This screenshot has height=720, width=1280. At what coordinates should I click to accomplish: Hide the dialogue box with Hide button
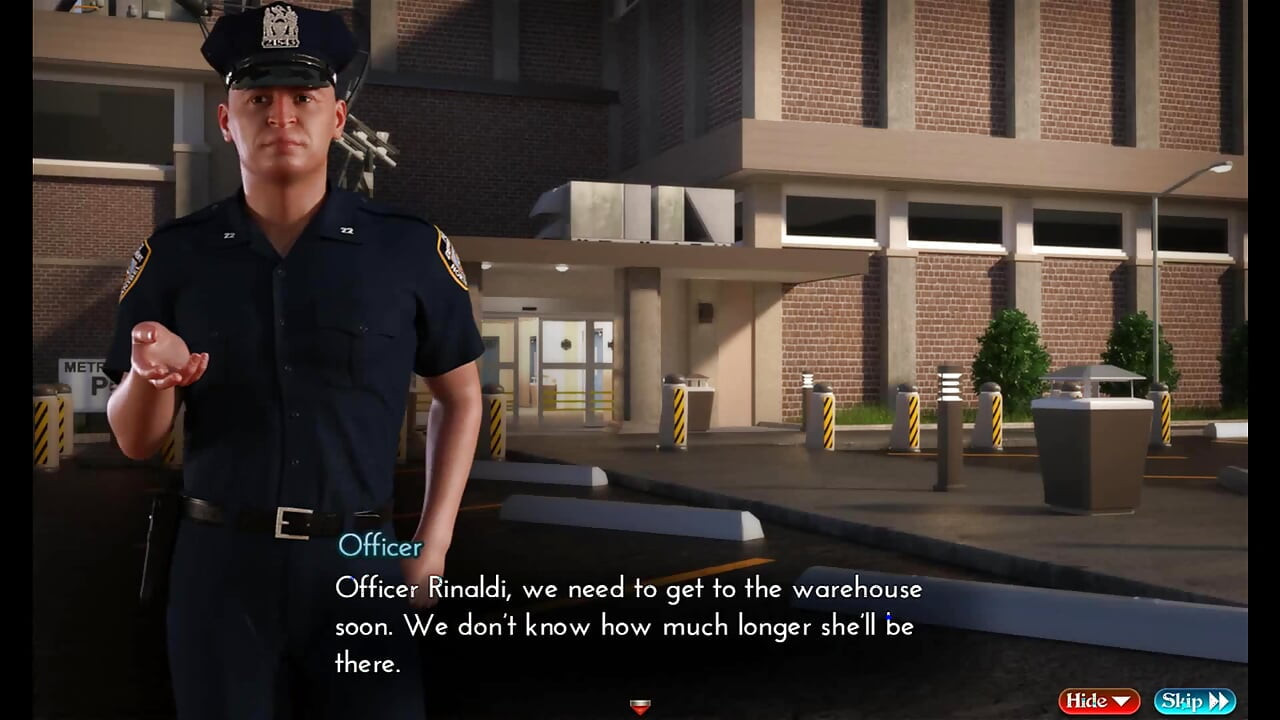[1099, 701]
